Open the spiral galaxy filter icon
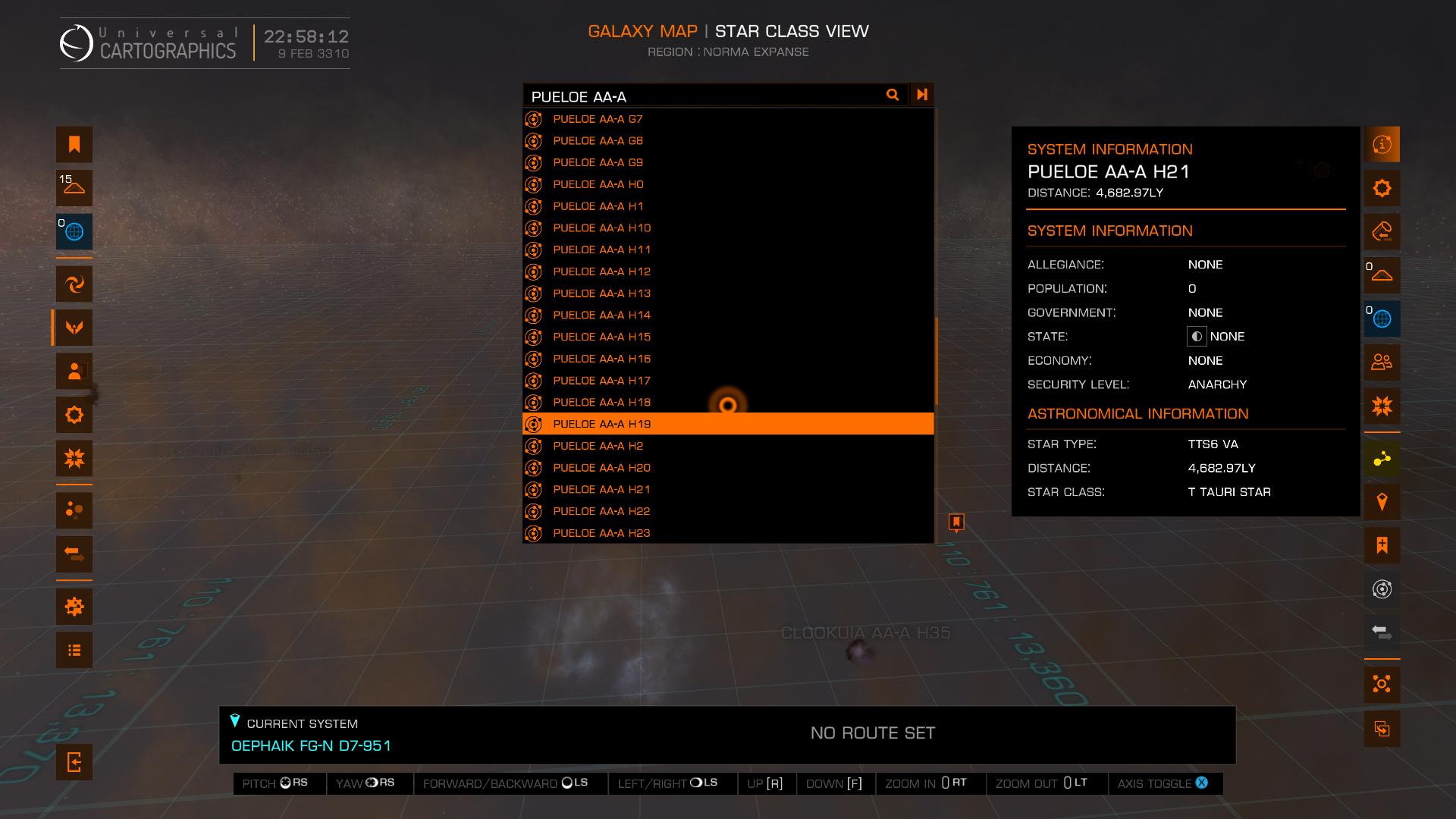The image size is (1456, 819). coord(74,284)
